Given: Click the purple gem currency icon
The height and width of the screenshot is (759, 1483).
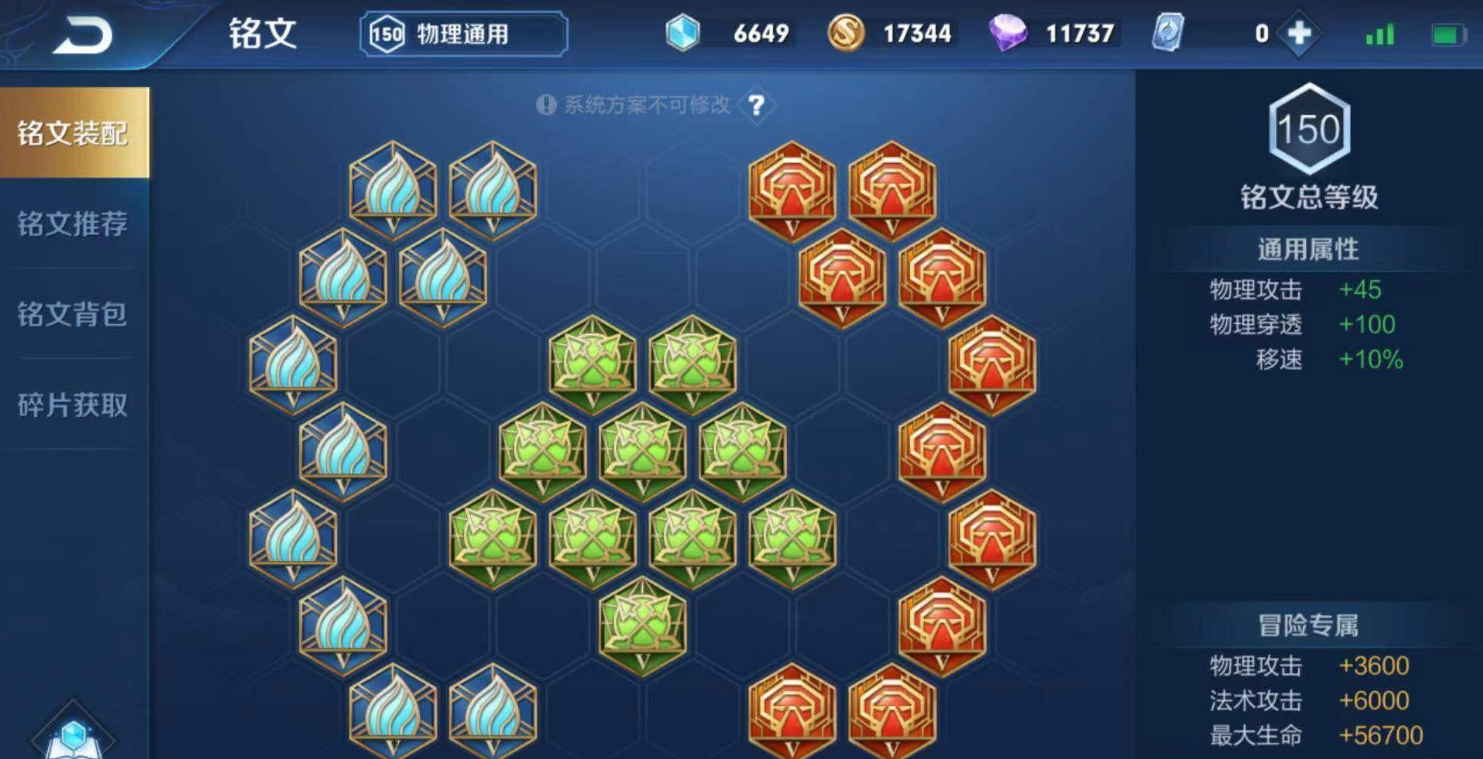Looking at the screenshot, I should [x=1007, y=33].
